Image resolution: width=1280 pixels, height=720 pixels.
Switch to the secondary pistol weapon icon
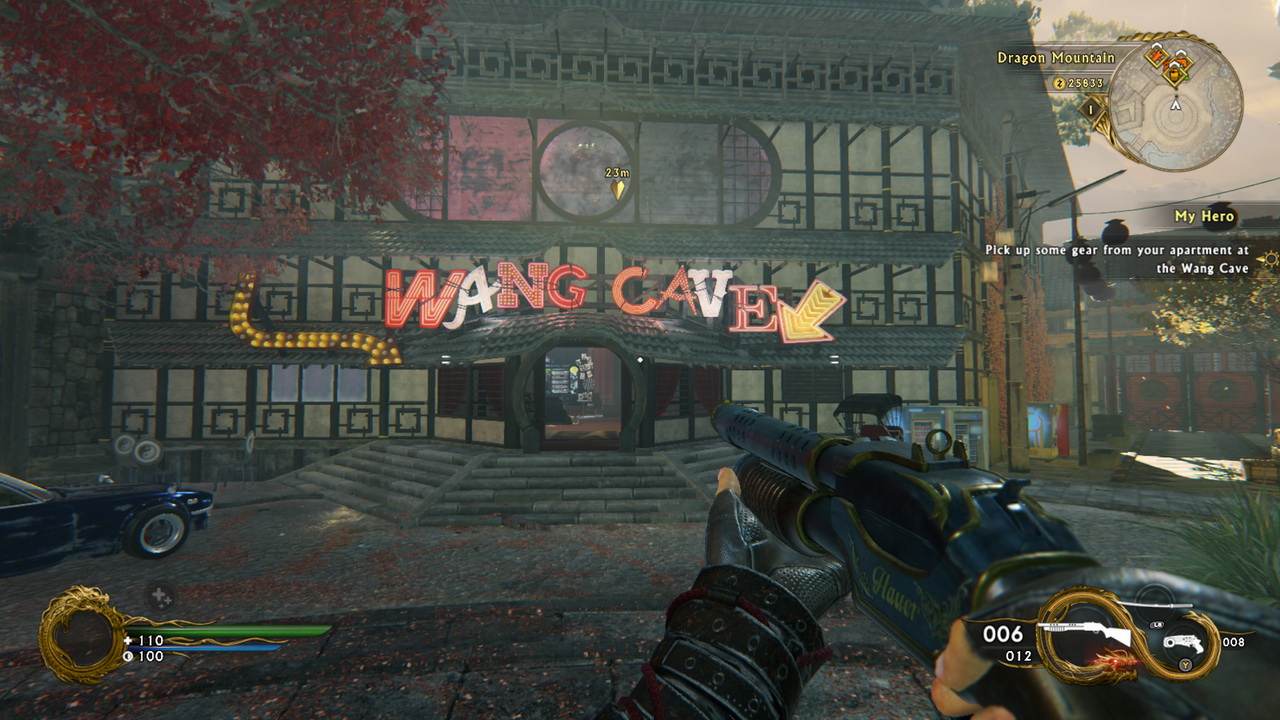1189,643
